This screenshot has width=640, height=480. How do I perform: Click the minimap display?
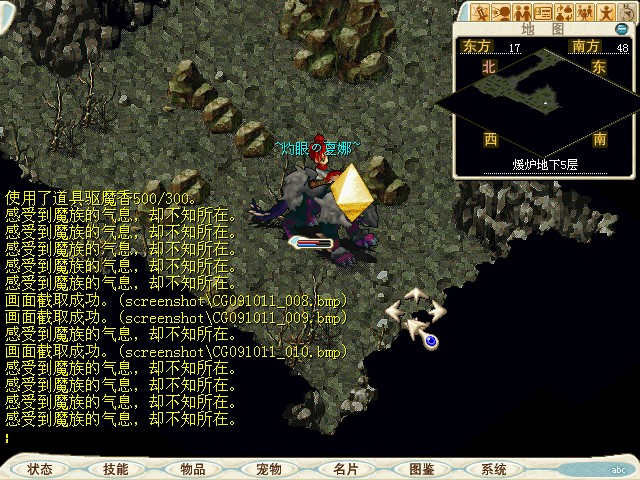[x=544, y=100]
